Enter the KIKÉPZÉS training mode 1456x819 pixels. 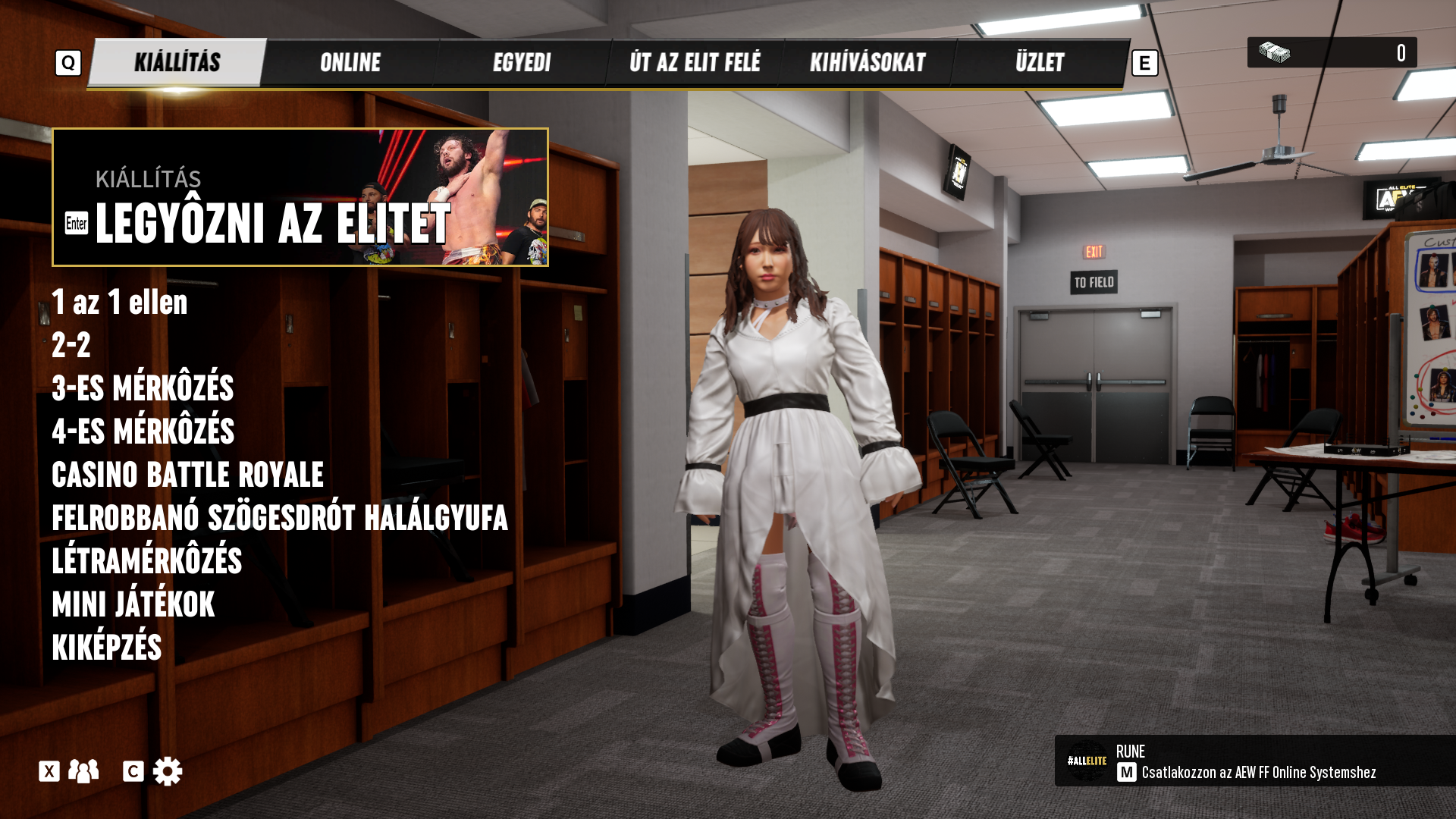(107, 648)
